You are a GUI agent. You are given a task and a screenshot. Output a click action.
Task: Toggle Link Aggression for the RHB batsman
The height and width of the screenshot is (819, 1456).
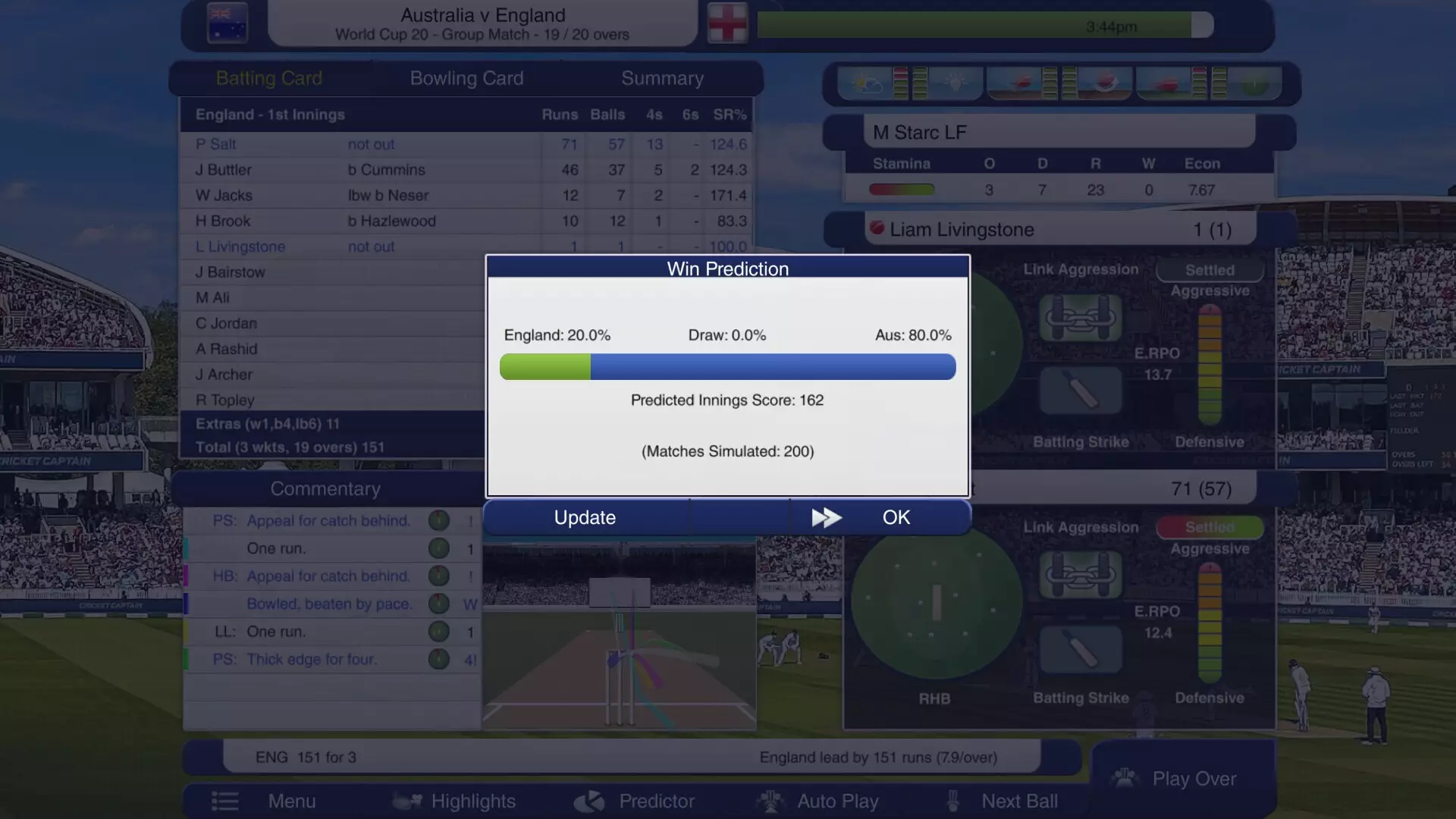pyautogui.click(x=1080, y=575)
